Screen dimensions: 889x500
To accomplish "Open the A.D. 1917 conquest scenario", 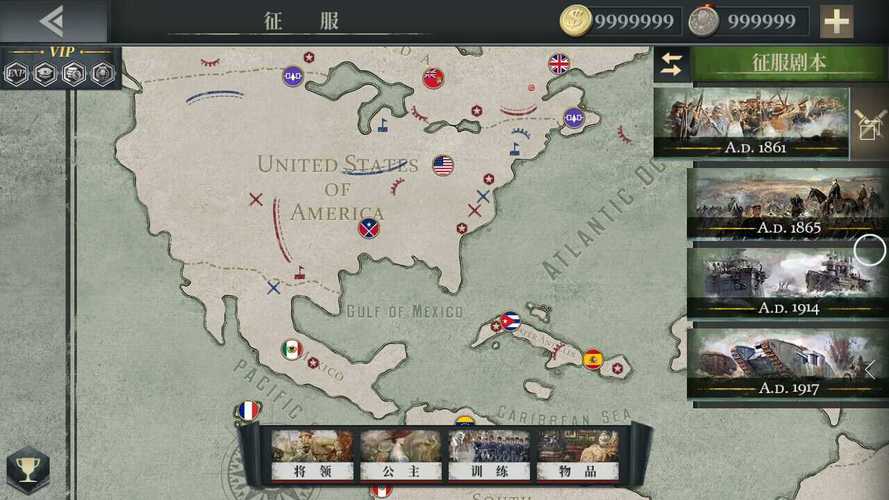I will [x=788, y=363].
